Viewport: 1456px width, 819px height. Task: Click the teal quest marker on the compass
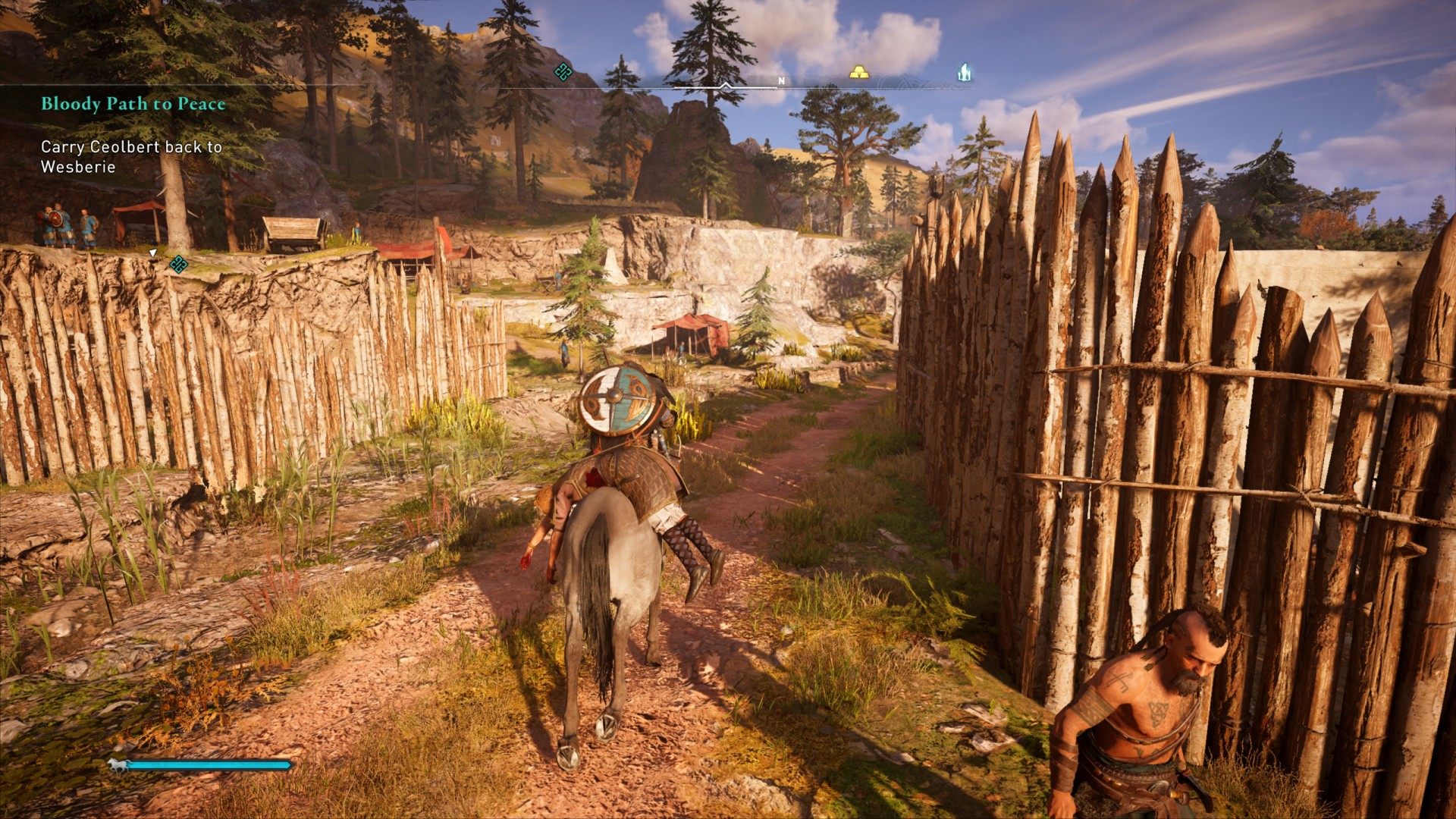[562, 73]
